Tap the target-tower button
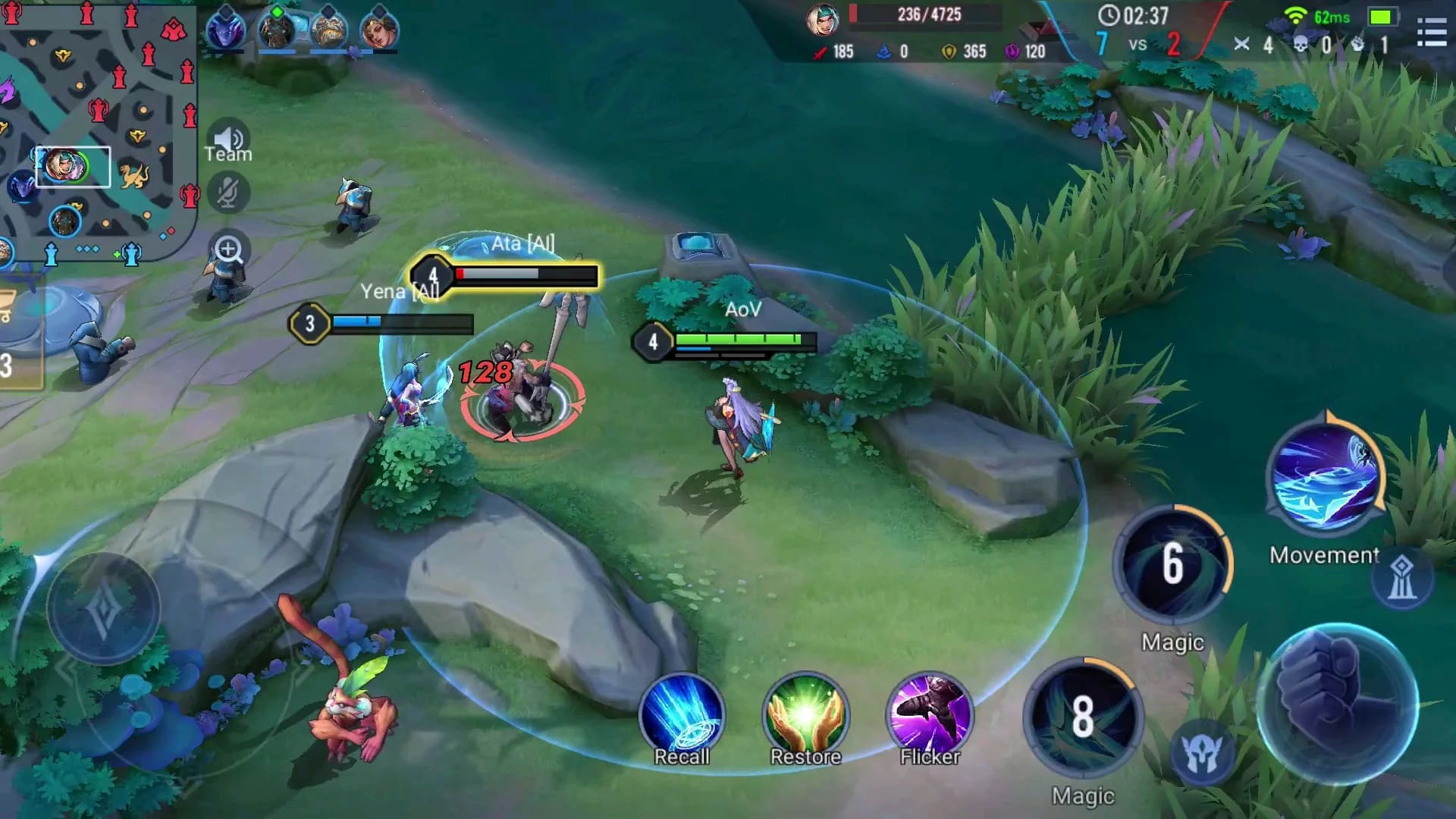 1401,579
